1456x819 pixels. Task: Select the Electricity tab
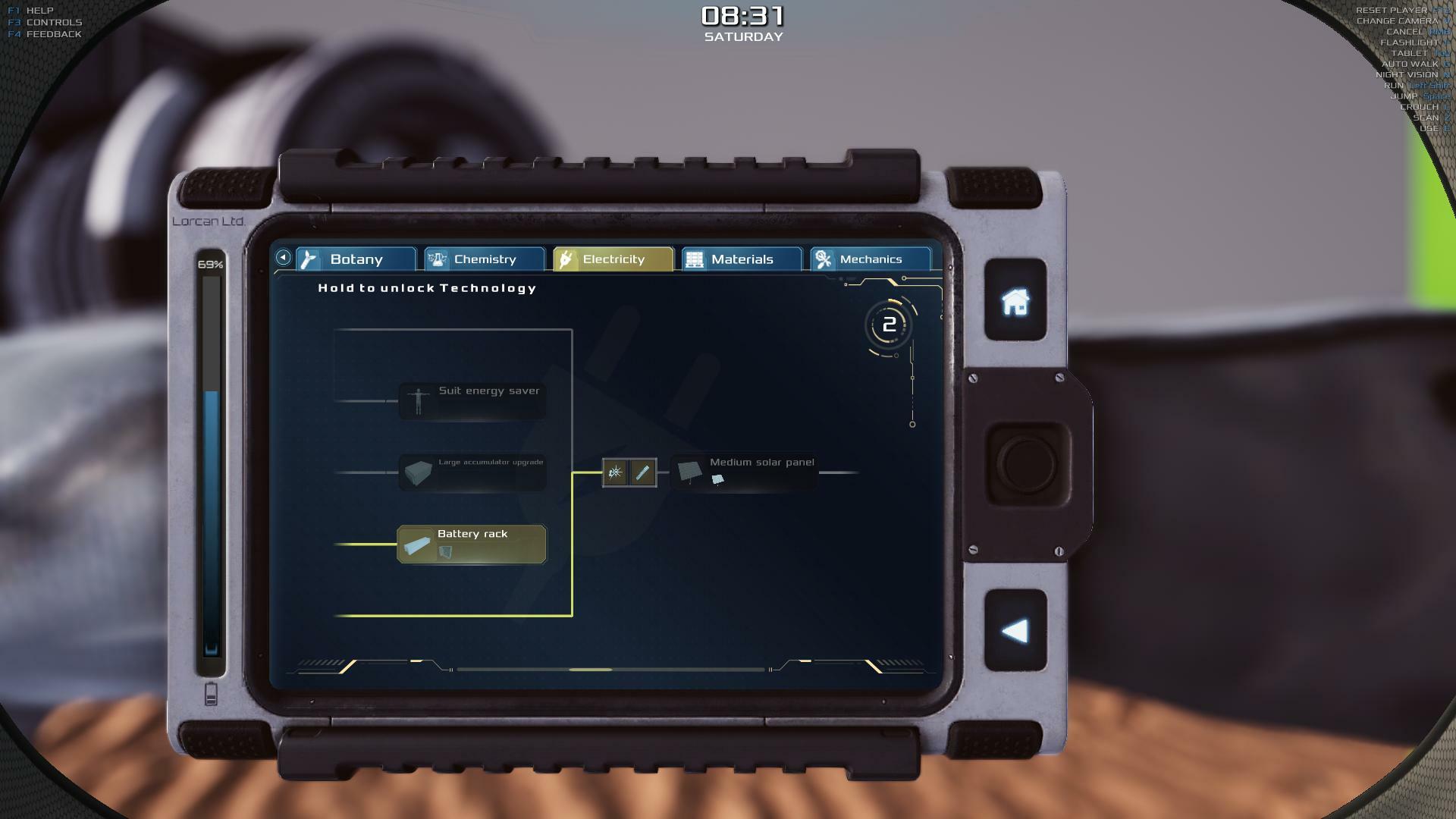[x=613, y=259]
